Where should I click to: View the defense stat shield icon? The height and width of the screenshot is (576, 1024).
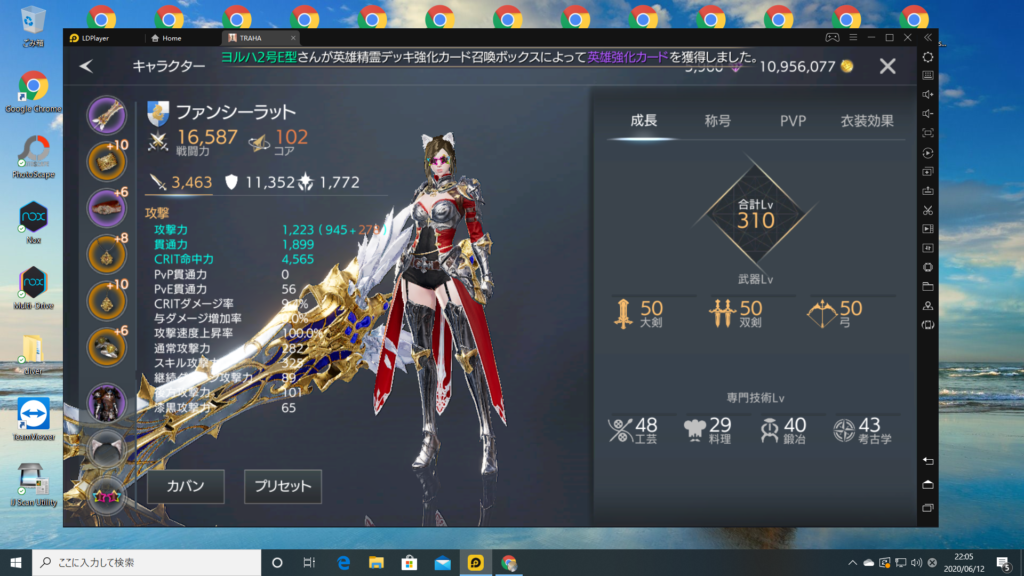231,181
